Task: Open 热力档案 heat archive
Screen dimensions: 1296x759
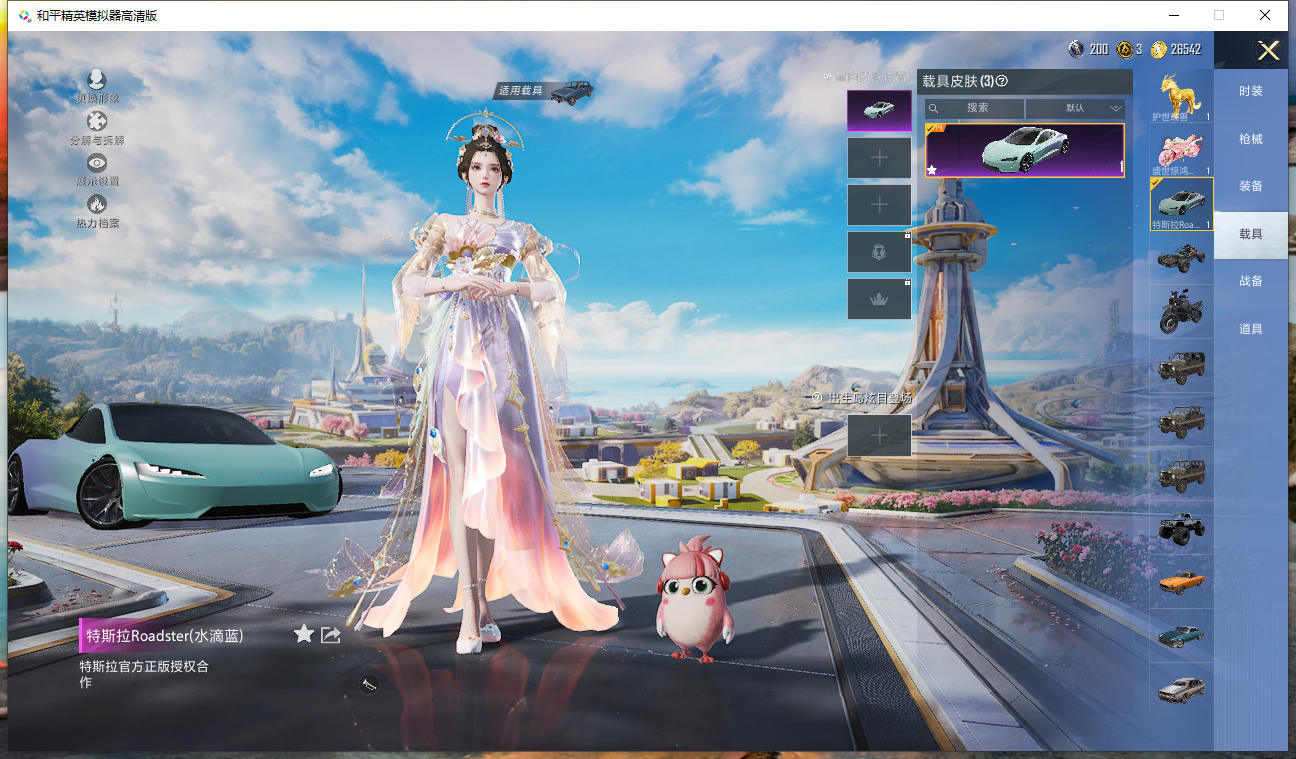Action: click(97, 210)
